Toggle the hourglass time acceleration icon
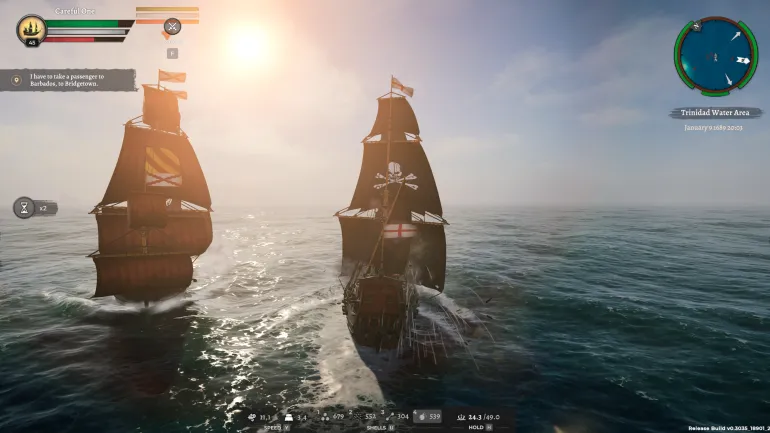Viewport: 770px width, 433px height. pos(24,208)
